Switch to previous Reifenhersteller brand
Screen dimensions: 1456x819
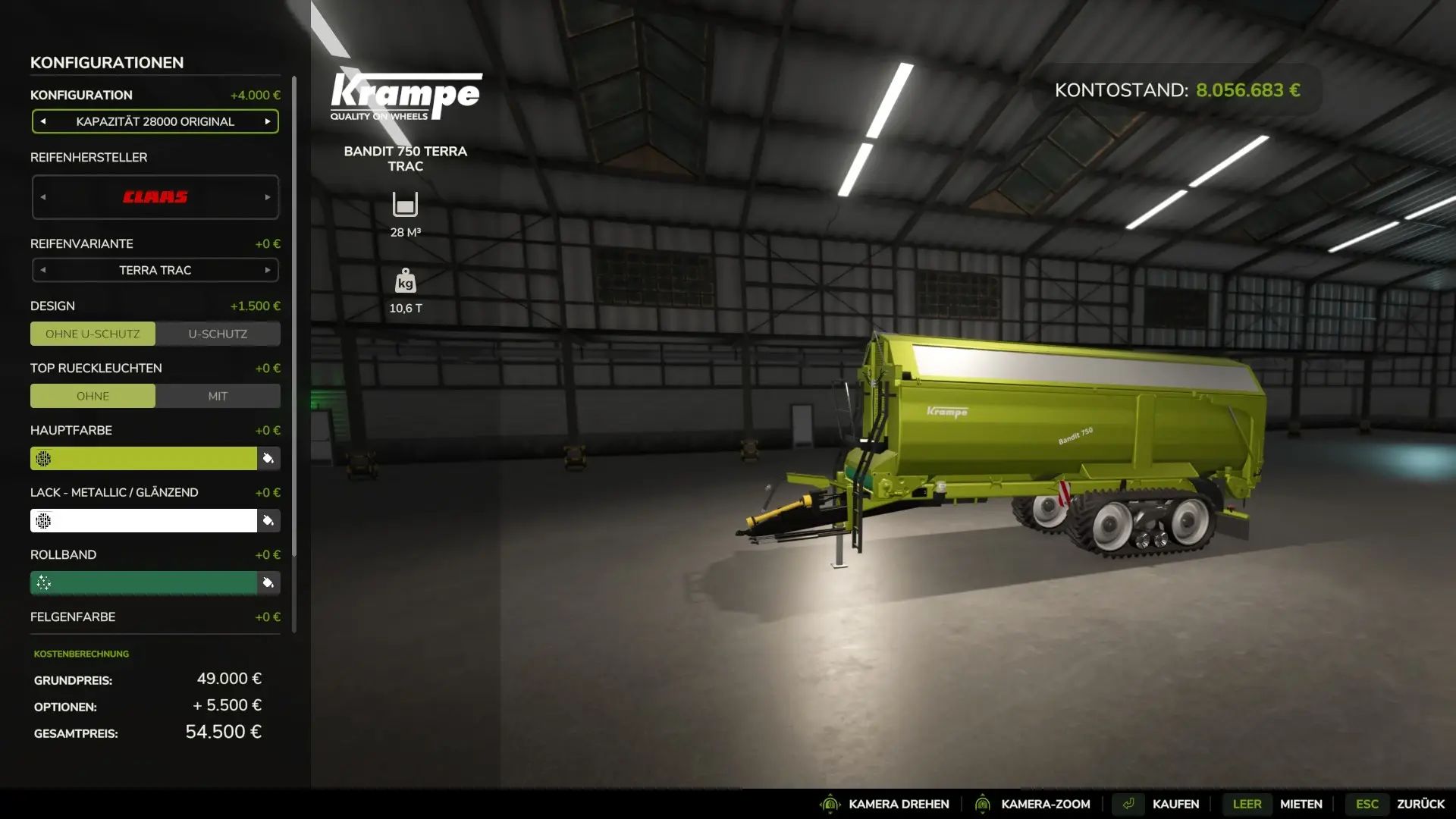(x=43, y=197)
